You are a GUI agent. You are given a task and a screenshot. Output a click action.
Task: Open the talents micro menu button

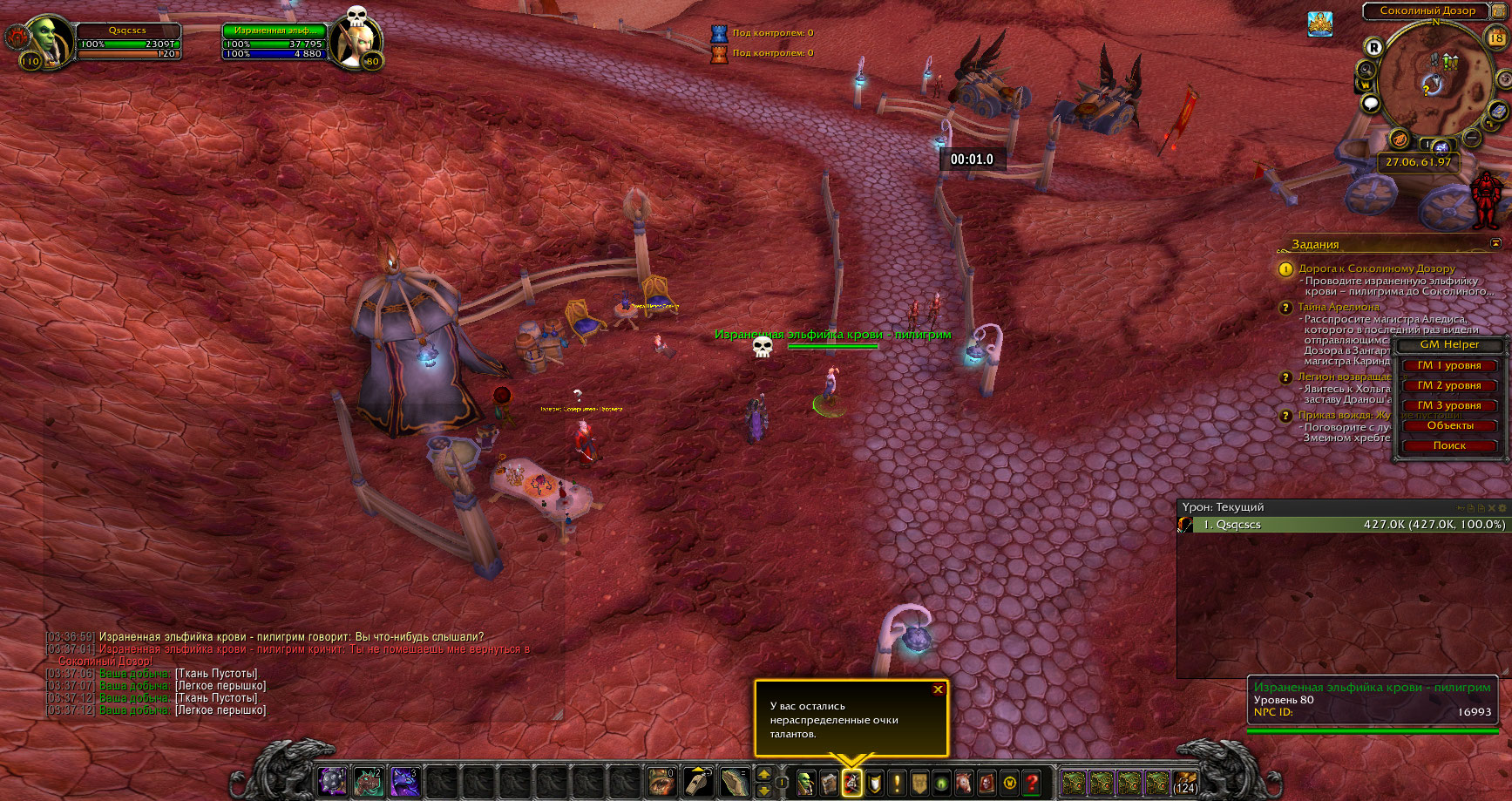click(x=851, y=783)
